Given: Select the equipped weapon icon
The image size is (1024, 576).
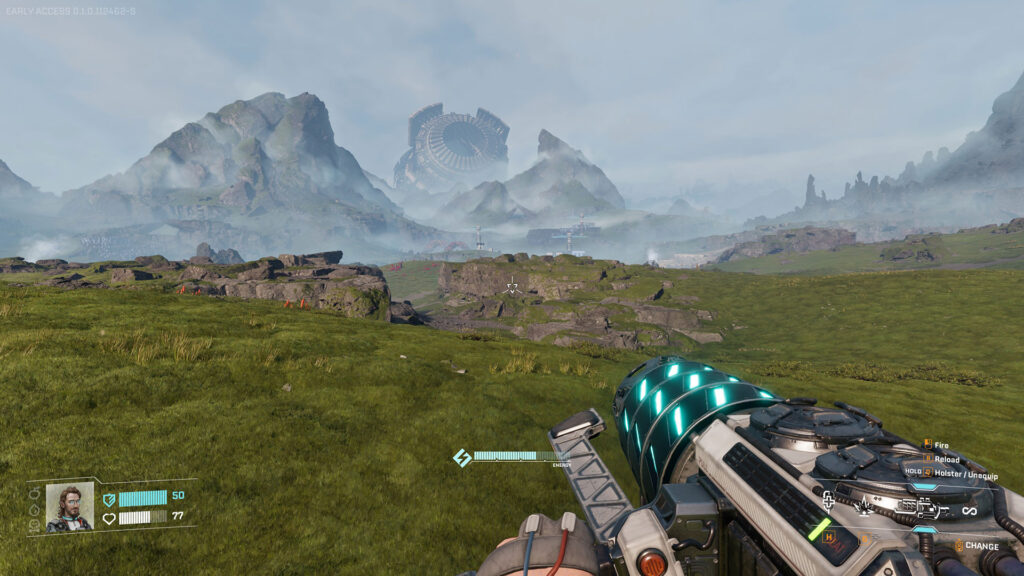Looking at the screenshot, I should point(917,508).
